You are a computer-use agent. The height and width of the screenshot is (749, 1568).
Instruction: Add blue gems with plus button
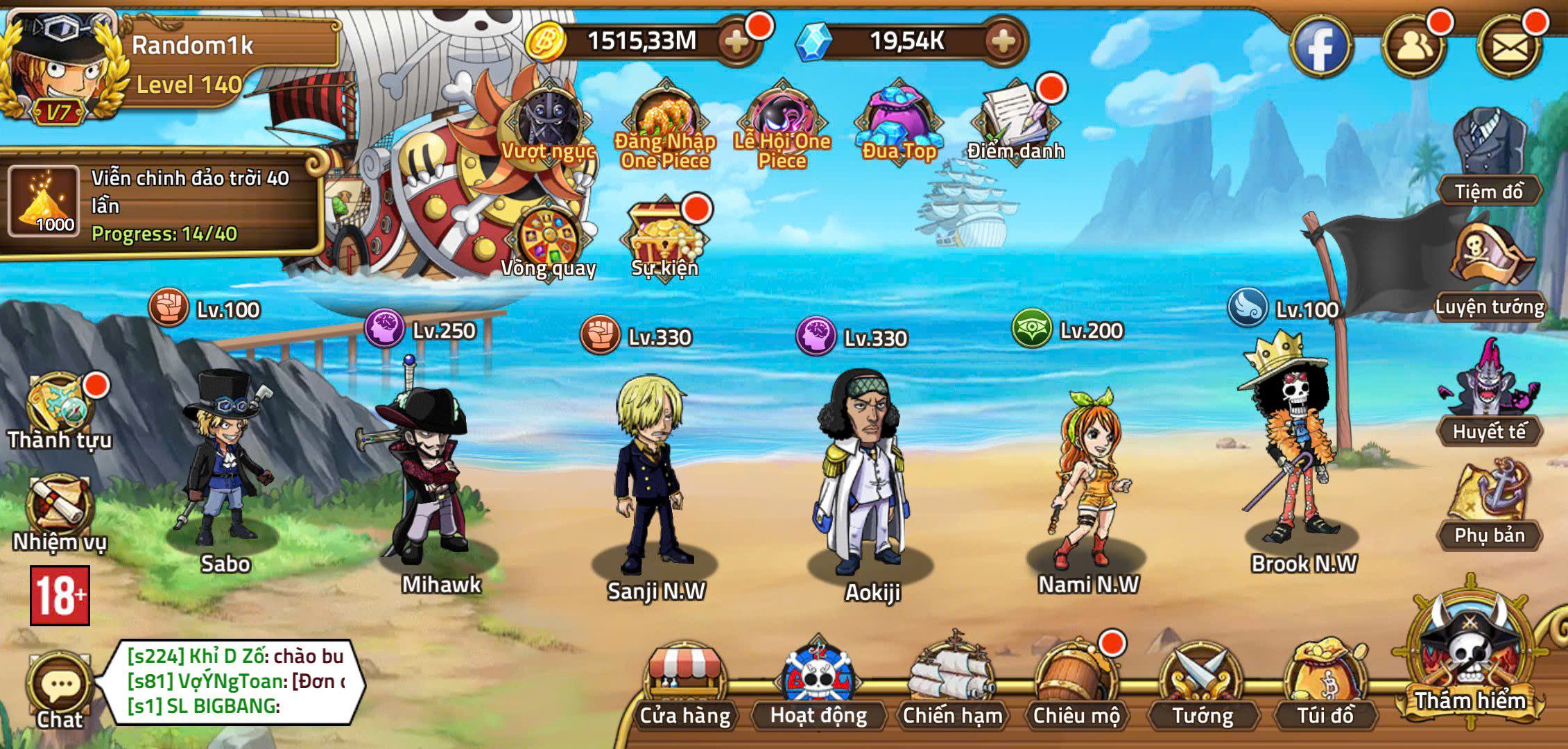point(1003,42)
